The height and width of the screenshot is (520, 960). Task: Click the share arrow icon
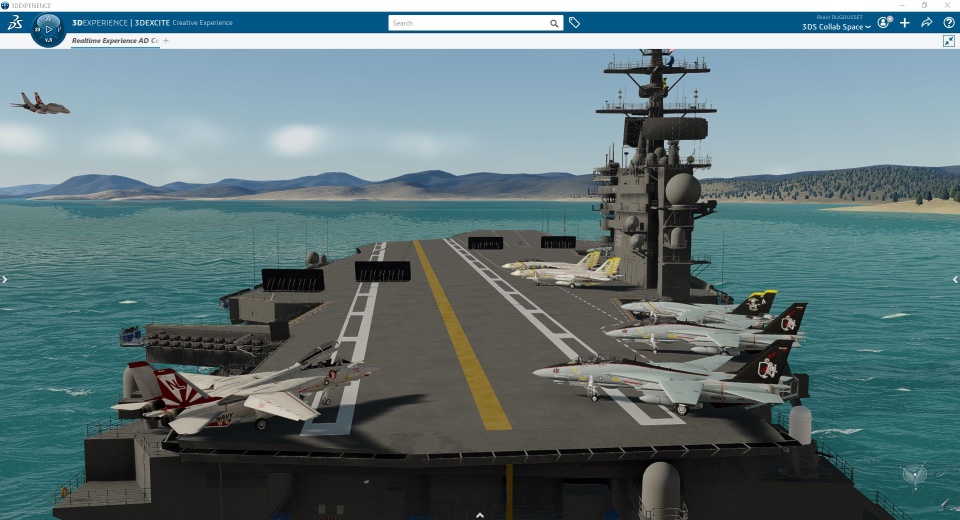[927, 22]
